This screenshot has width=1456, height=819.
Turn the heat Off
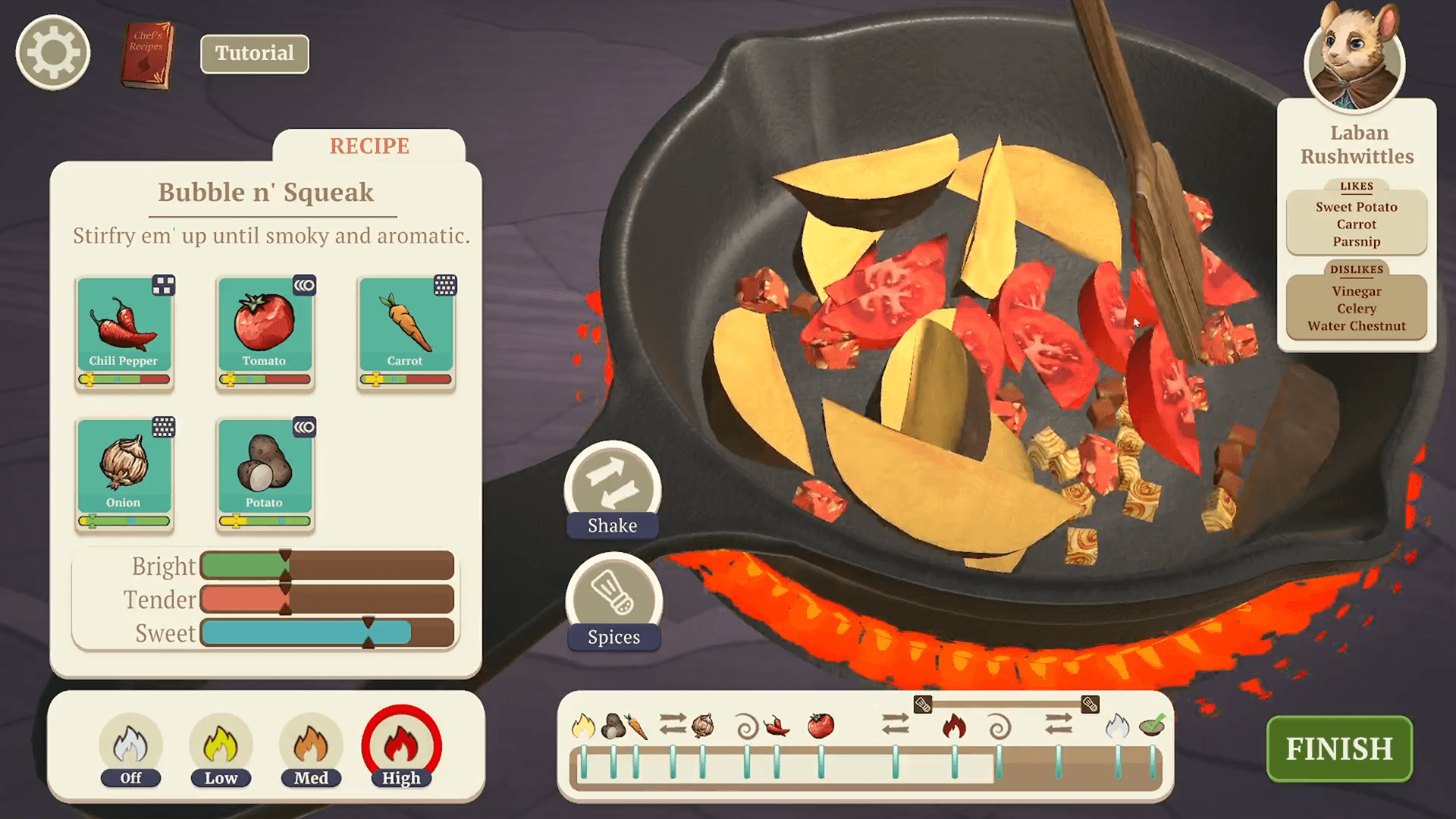click(x=130, y=748)
